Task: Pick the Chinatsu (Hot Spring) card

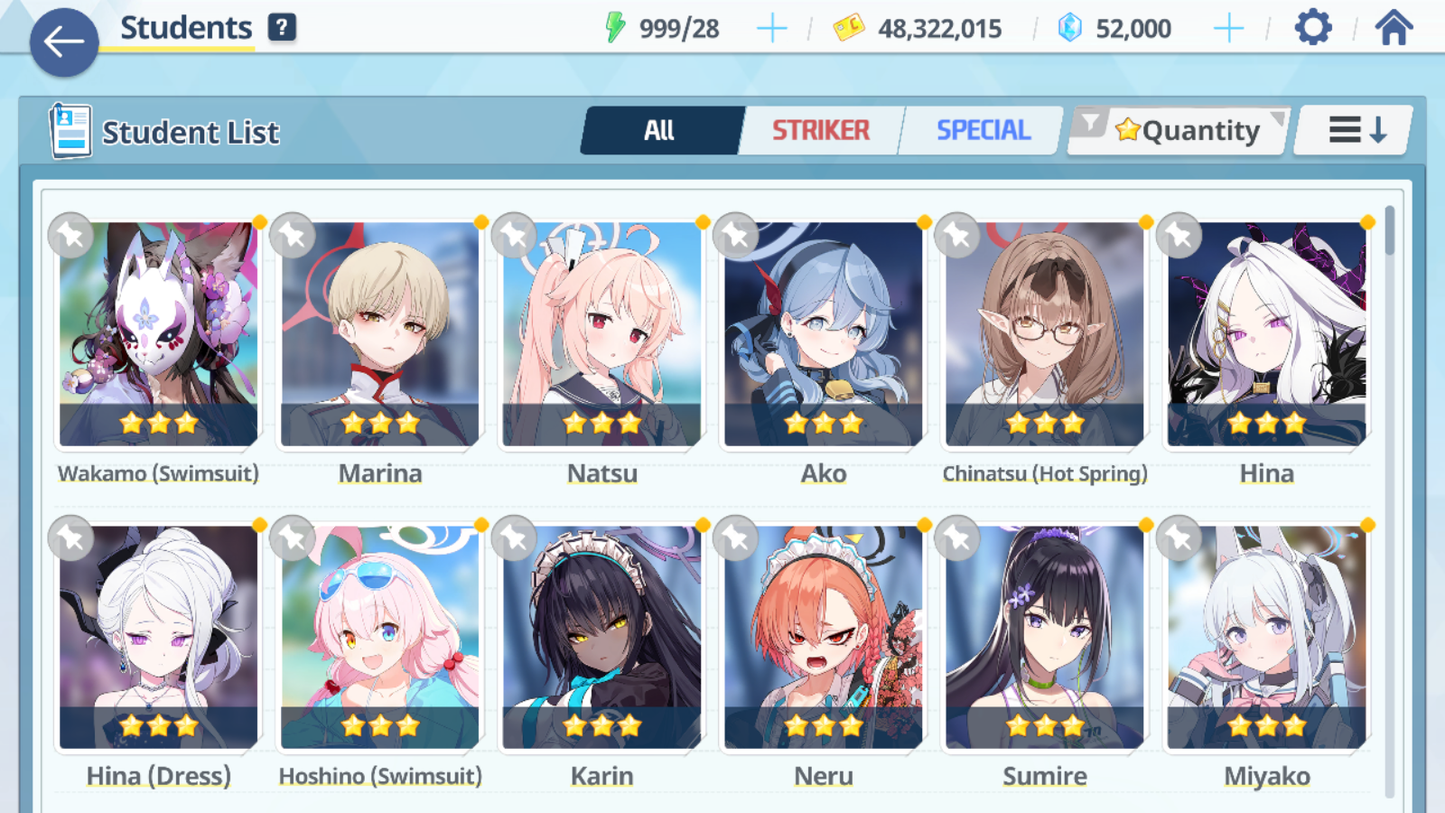Action: 1045,334
